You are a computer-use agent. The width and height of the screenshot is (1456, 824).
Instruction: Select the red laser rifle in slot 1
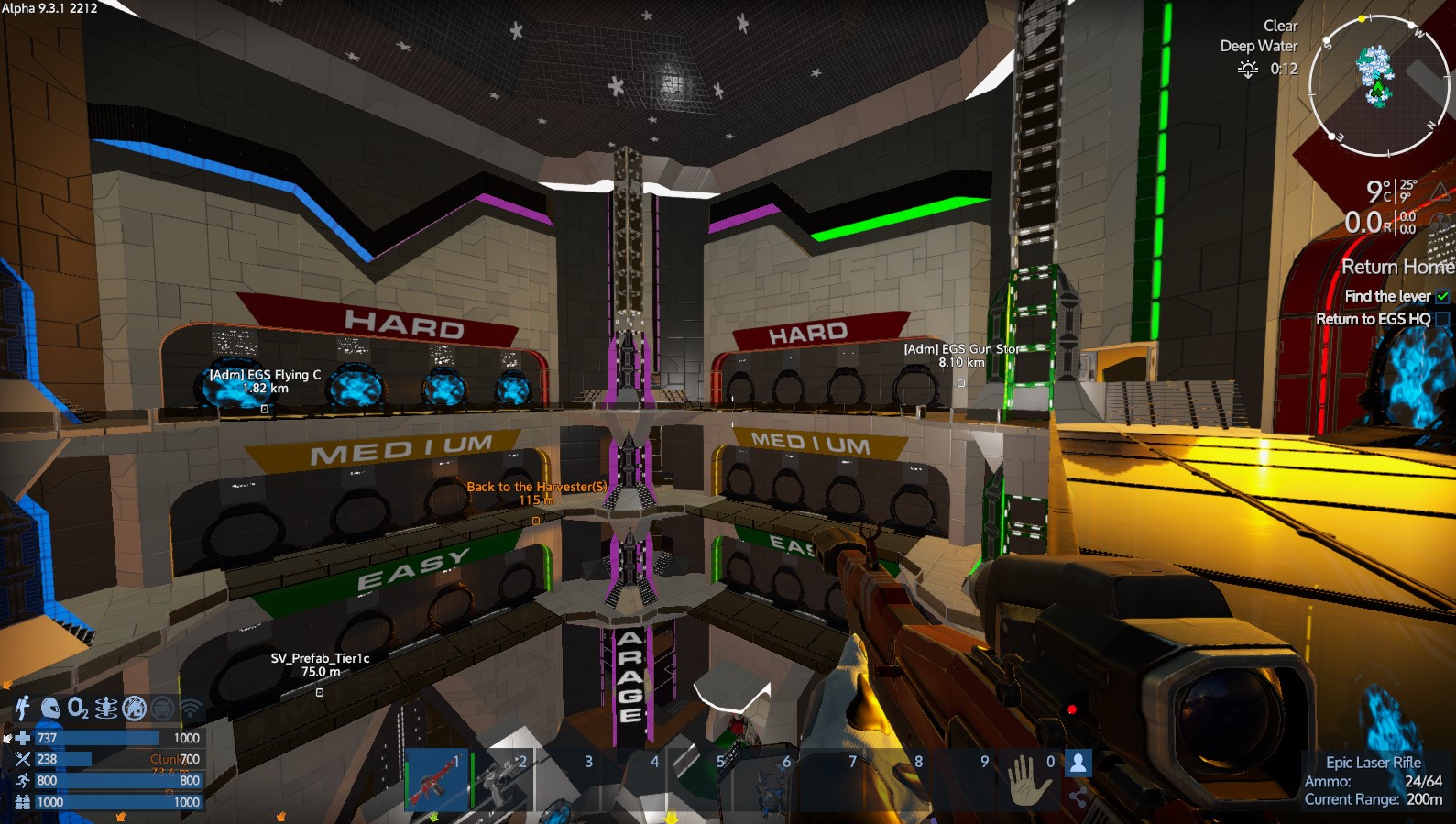436,779
